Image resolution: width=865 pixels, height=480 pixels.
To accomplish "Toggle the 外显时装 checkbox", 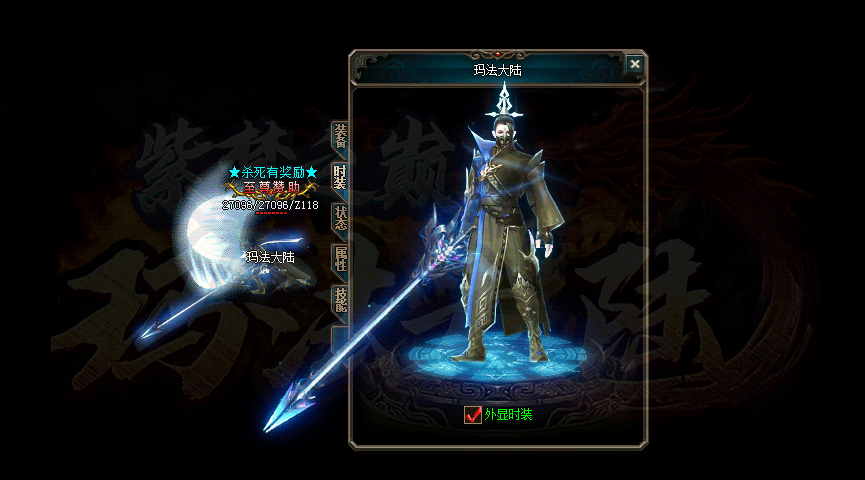I will tap(473, 414).
